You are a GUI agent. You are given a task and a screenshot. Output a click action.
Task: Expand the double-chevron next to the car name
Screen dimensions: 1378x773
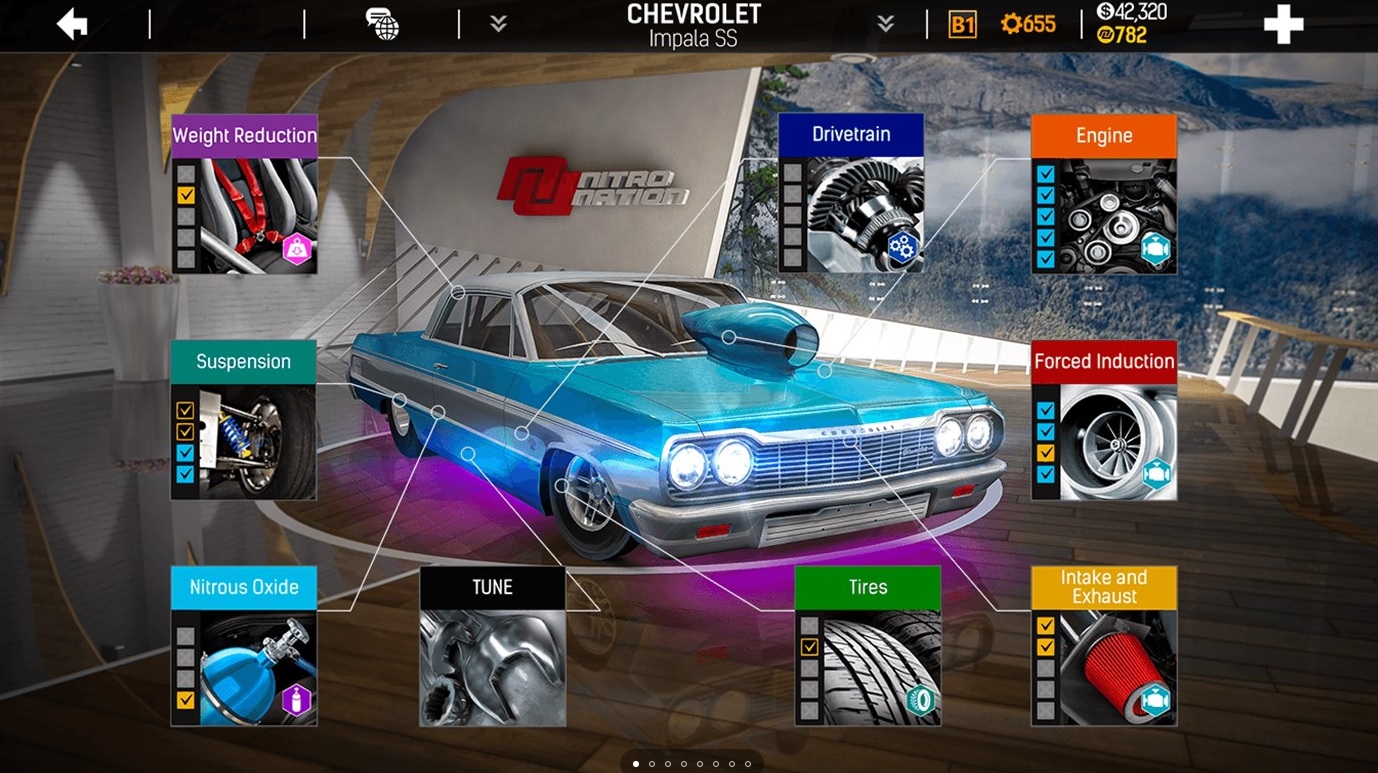click(x=884, y=23)
